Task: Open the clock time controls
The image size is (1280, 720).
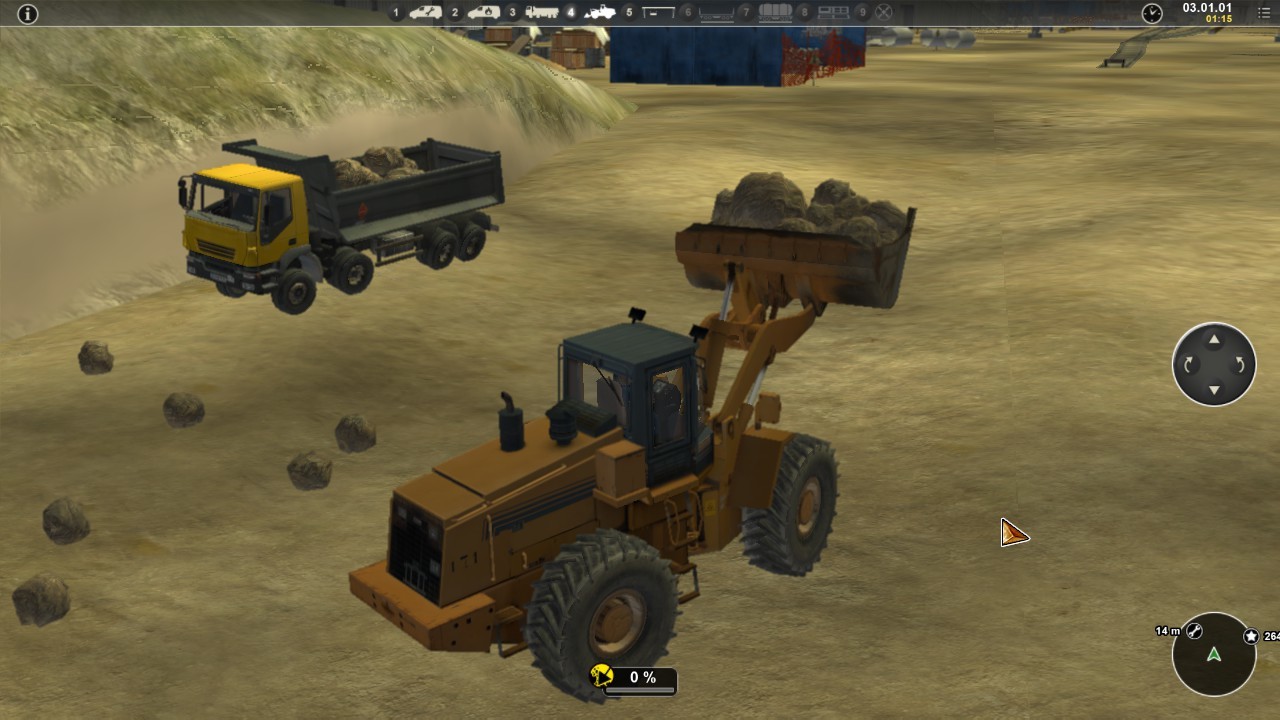Action: tap(1152, 13)
